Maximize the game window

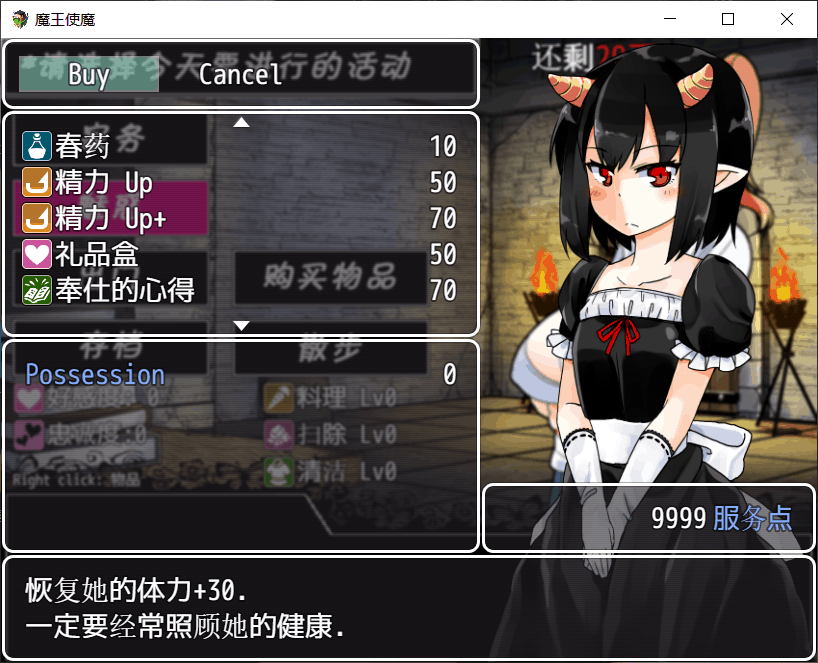728,19
